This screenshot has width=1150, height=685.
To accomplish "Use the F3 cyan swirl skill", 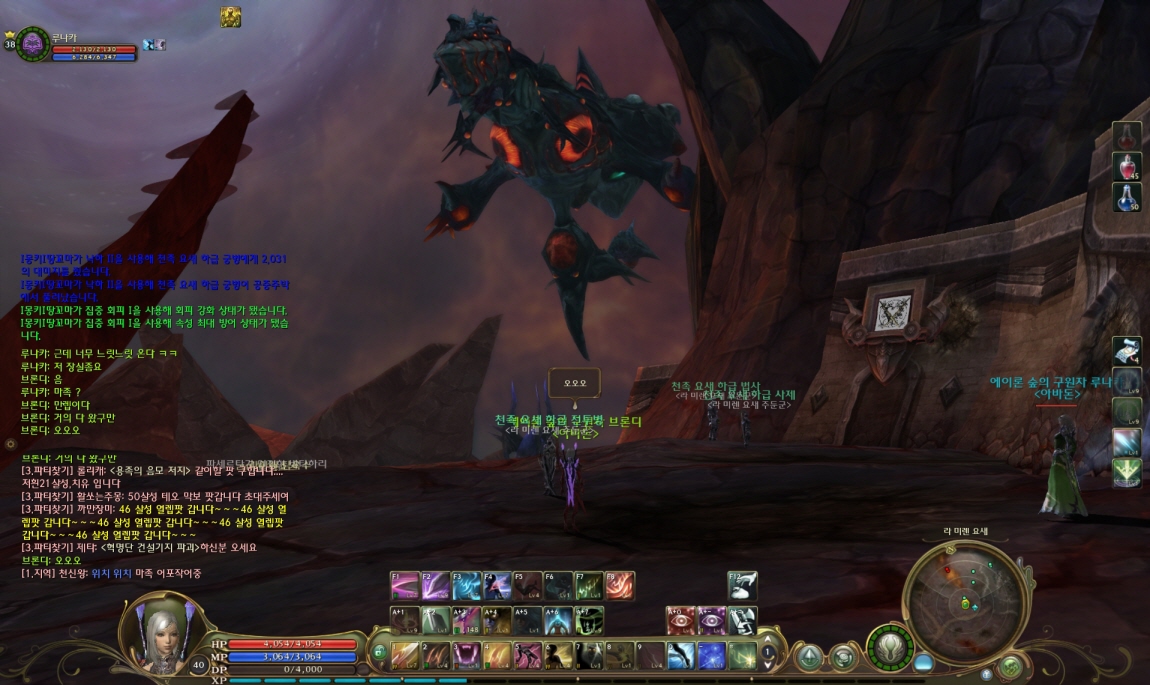I will tap(467, 585).
